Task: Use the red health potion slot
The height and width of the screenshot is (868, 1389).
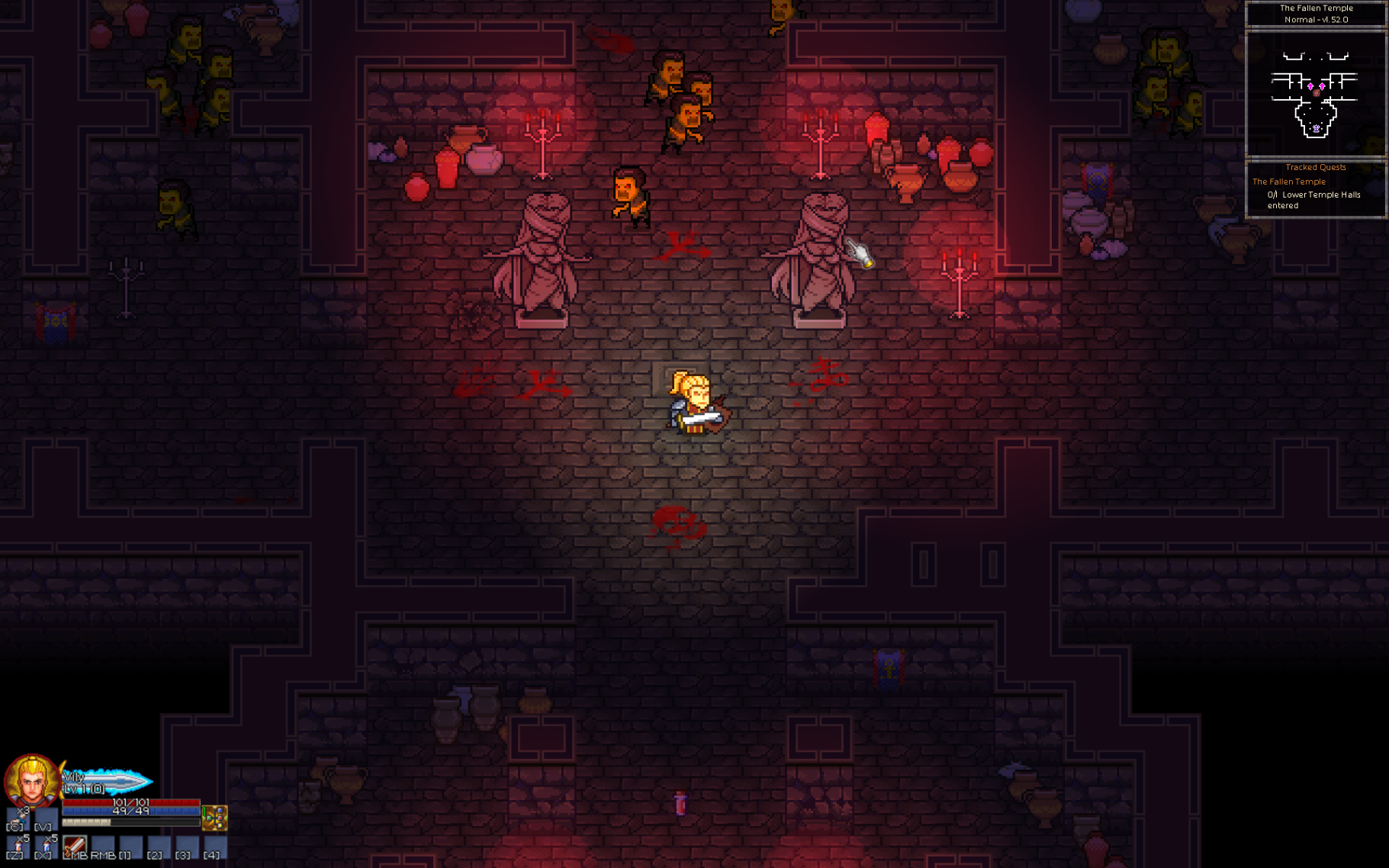Action: click(18, 845)
